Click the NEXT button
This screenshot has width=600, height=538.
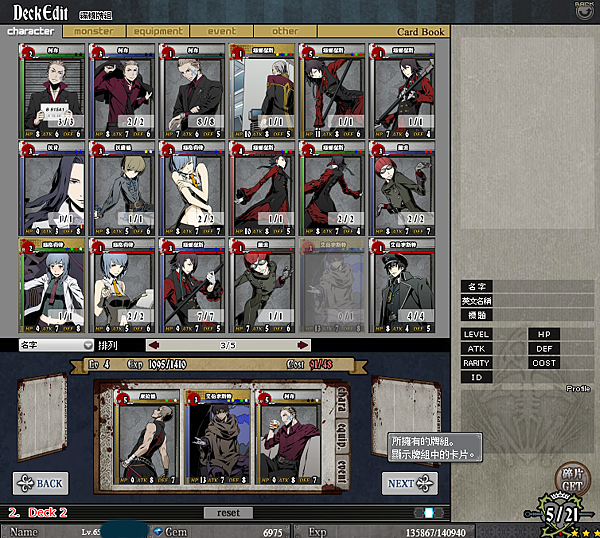coord(409,483)
